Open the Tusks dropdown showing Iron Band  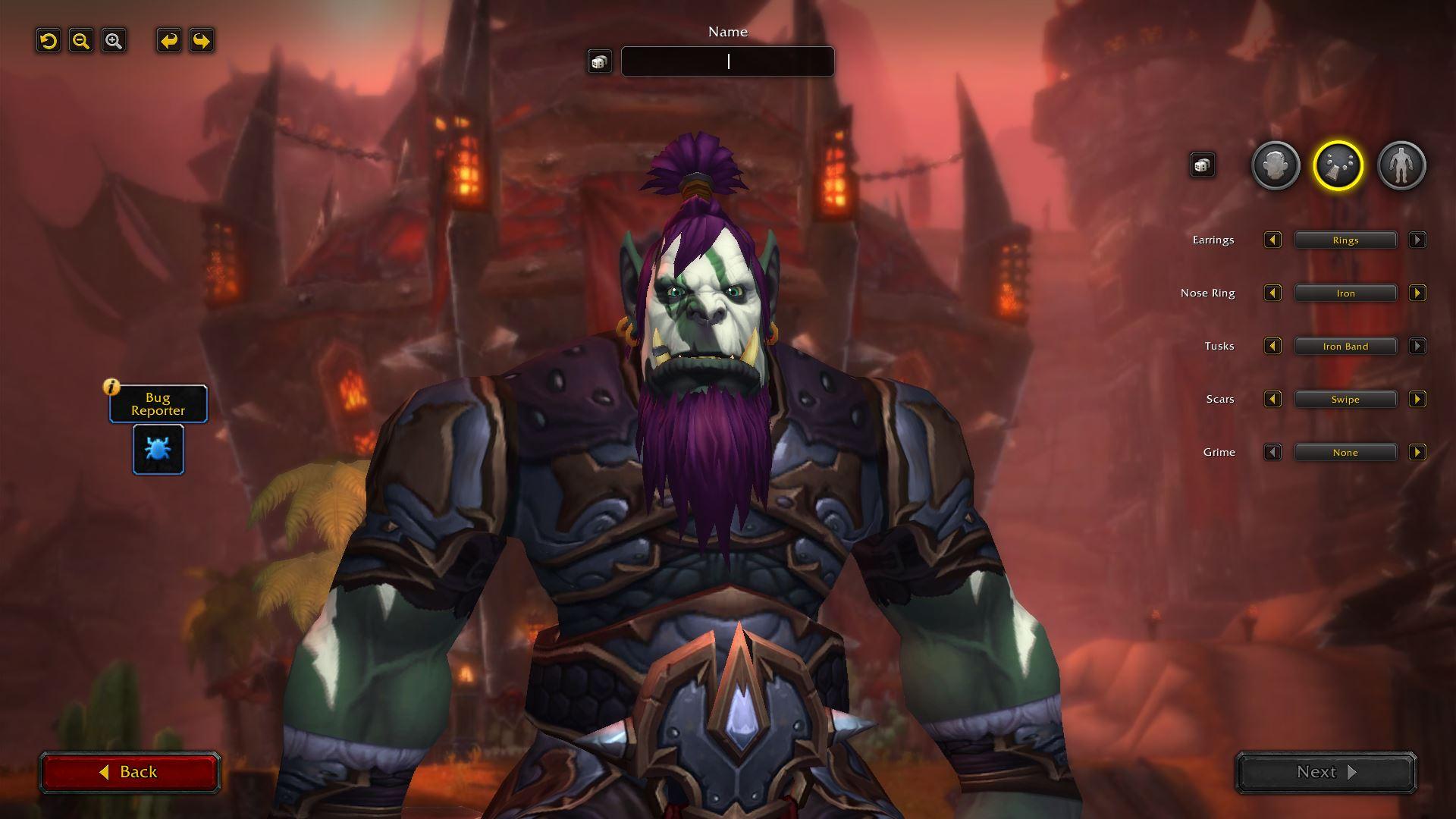click(x=1345, y=347)
